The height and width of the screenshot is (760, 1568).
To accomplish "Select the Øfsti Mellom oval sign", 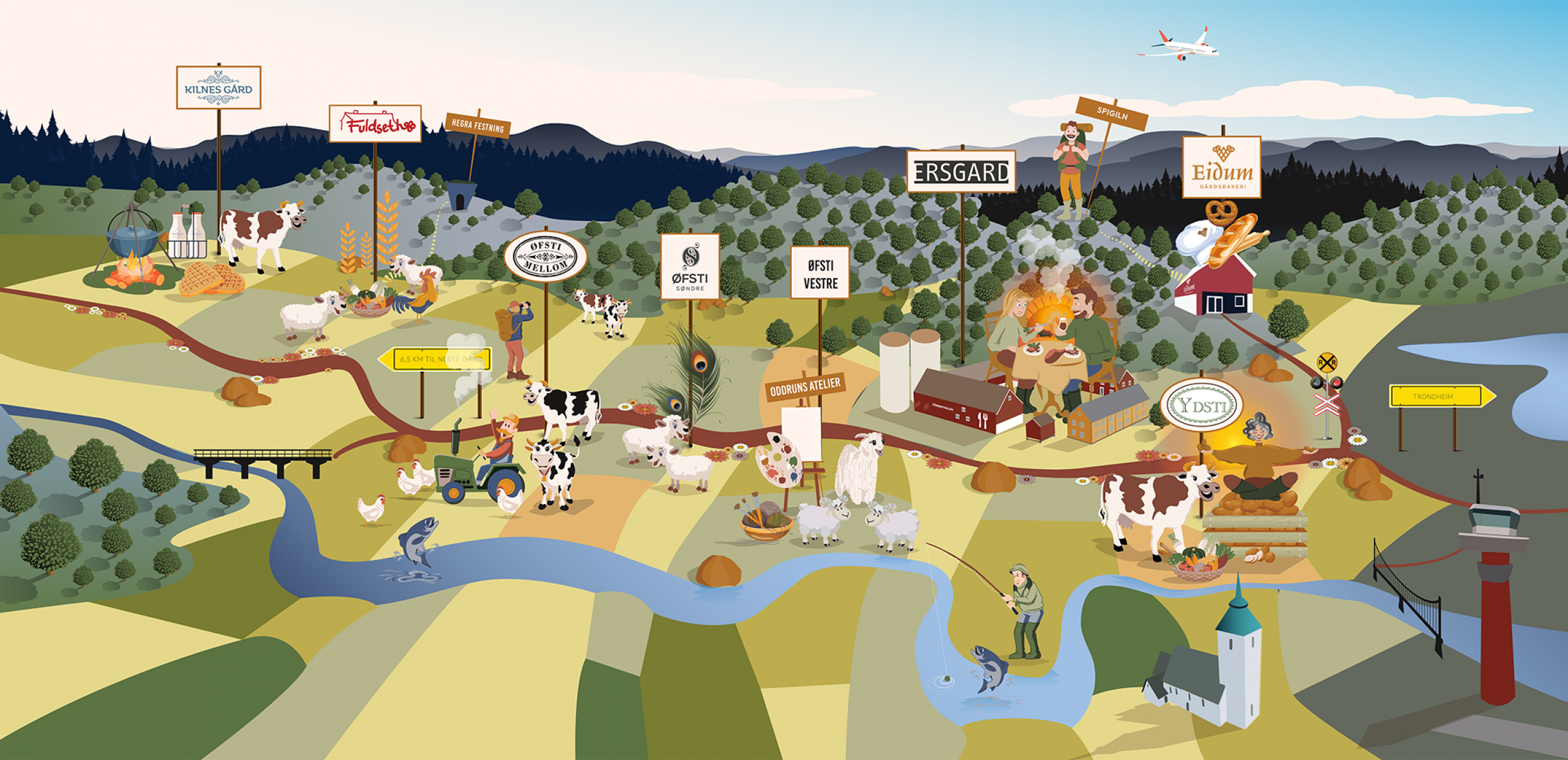I will click(x=545, y=256).
